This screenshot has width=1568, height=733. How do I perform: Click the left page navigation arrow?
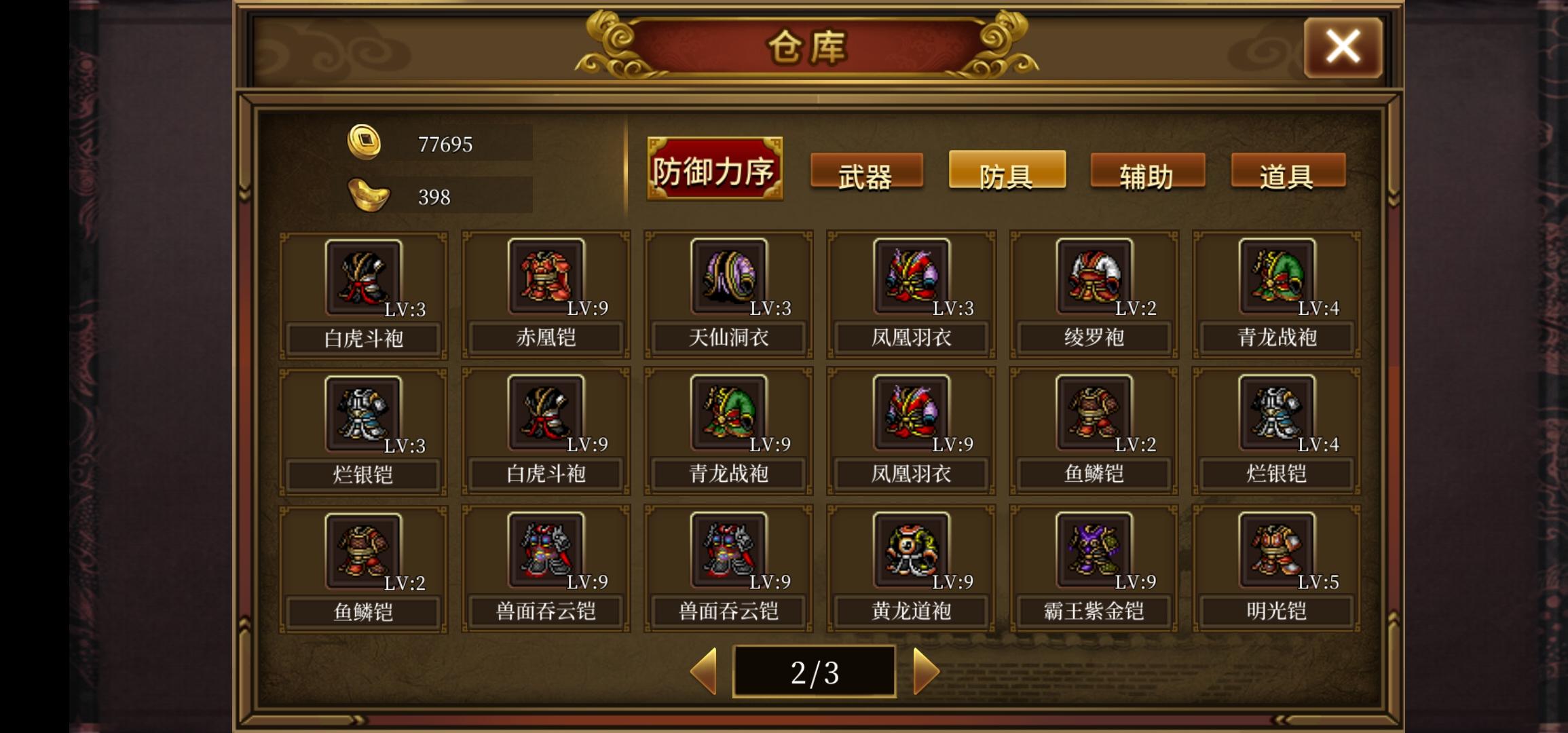point(704,671)
